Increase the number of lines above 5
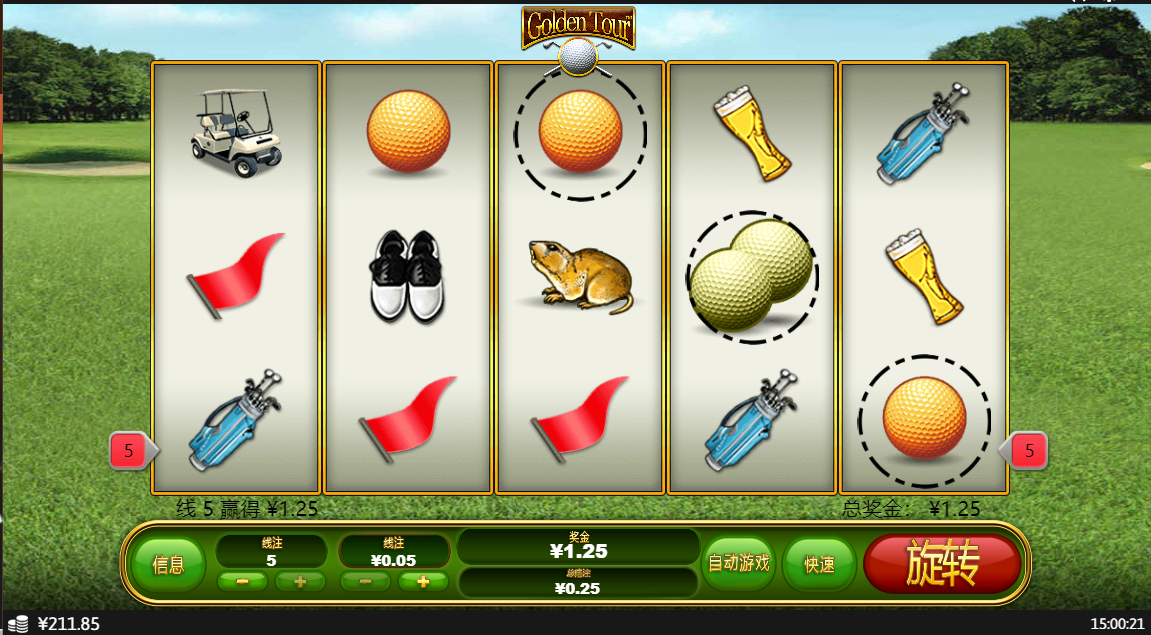 (x=300, y=582)
